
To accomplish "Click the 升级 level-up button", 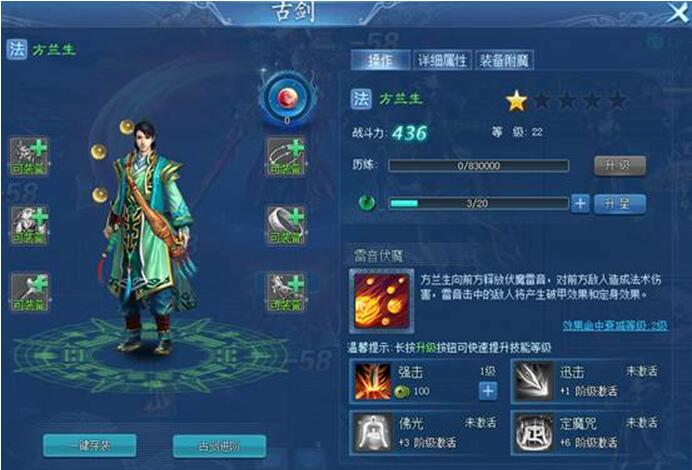I will 619,165.
